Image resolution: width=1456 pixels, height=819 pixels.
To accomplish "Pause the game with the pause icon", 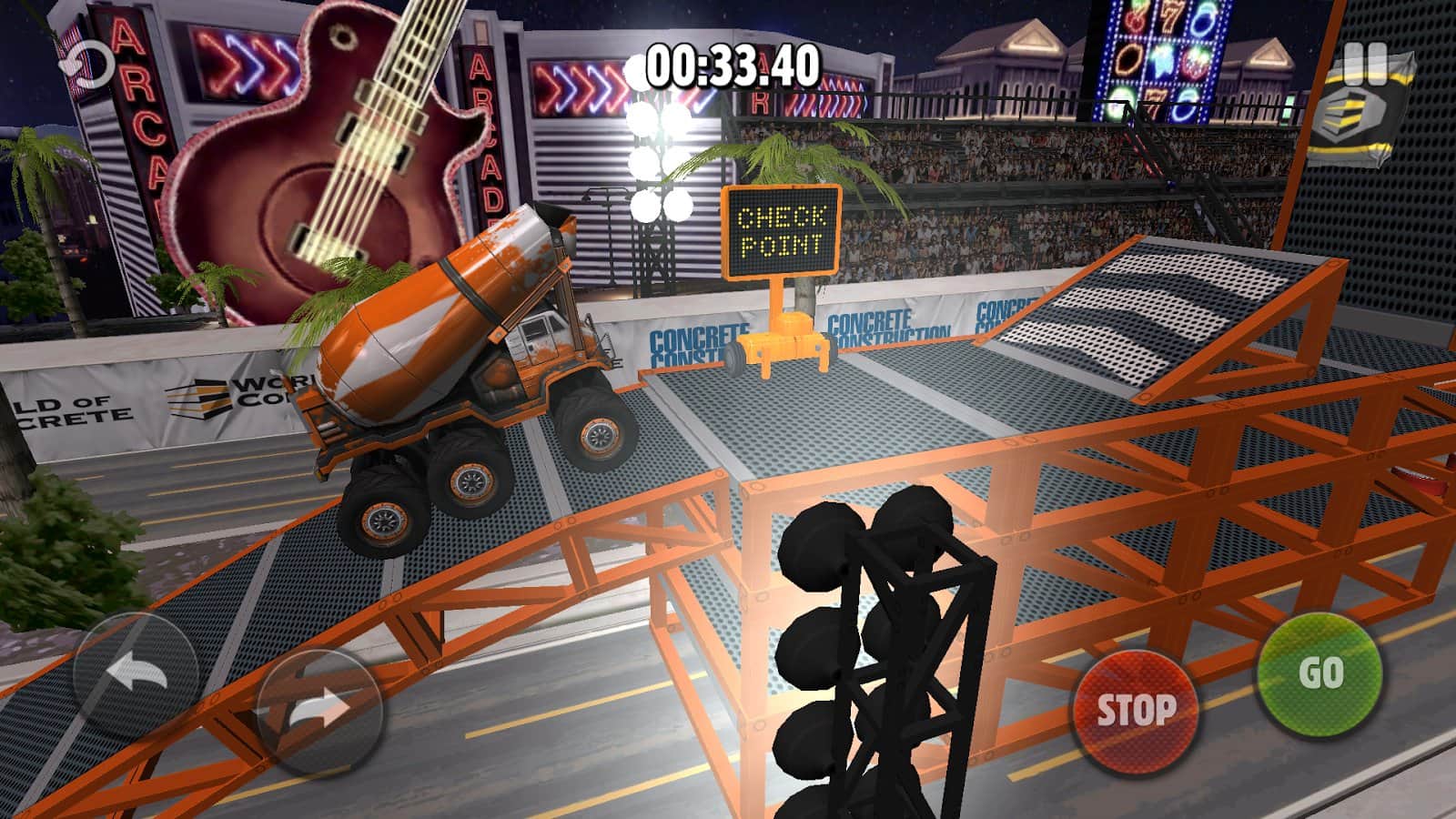I will click(1365, 64).
